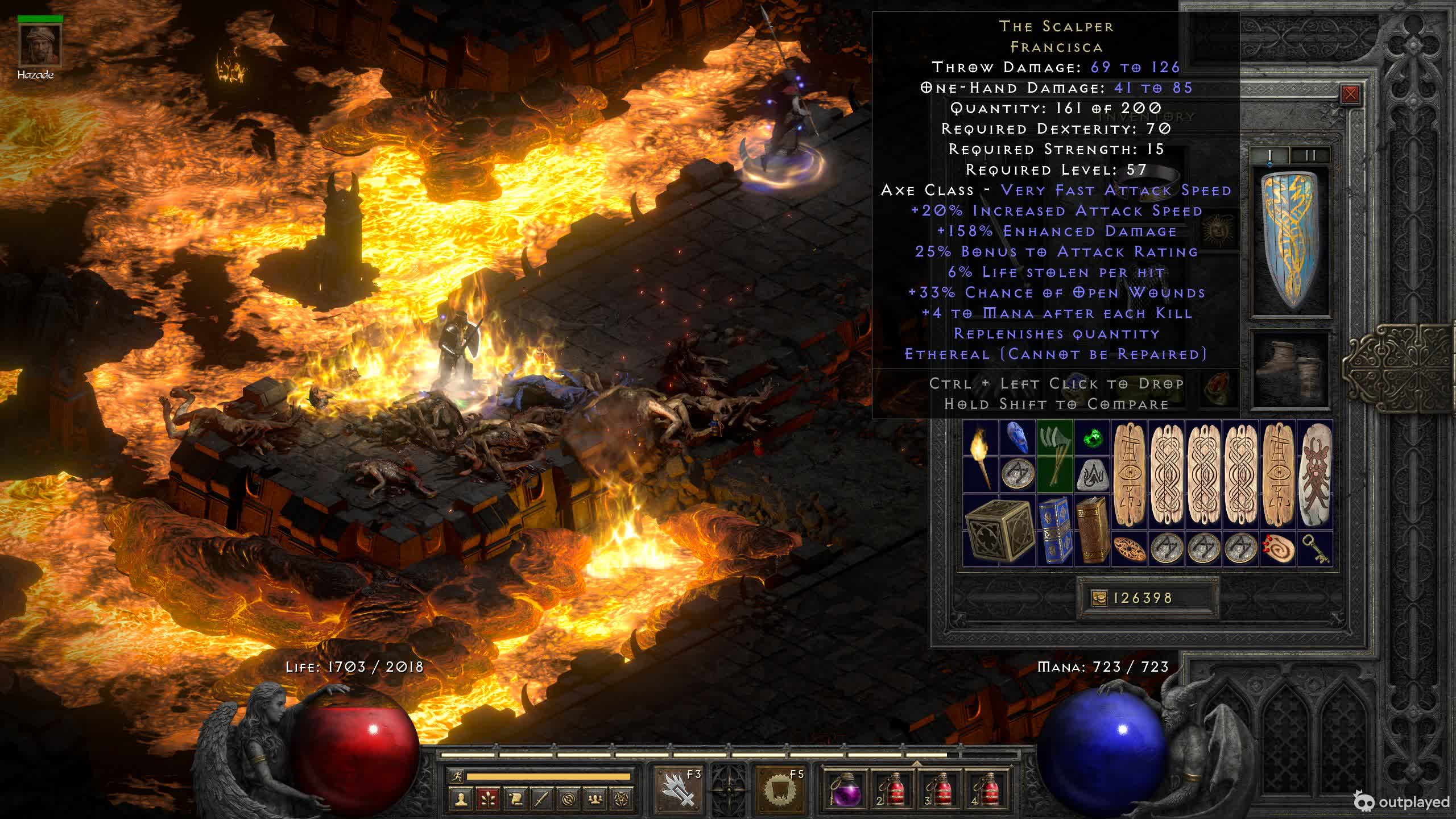Screen dimensions: 1456x819
Task: Change the F3 left-click skill
Action: (x=678, y=789)
